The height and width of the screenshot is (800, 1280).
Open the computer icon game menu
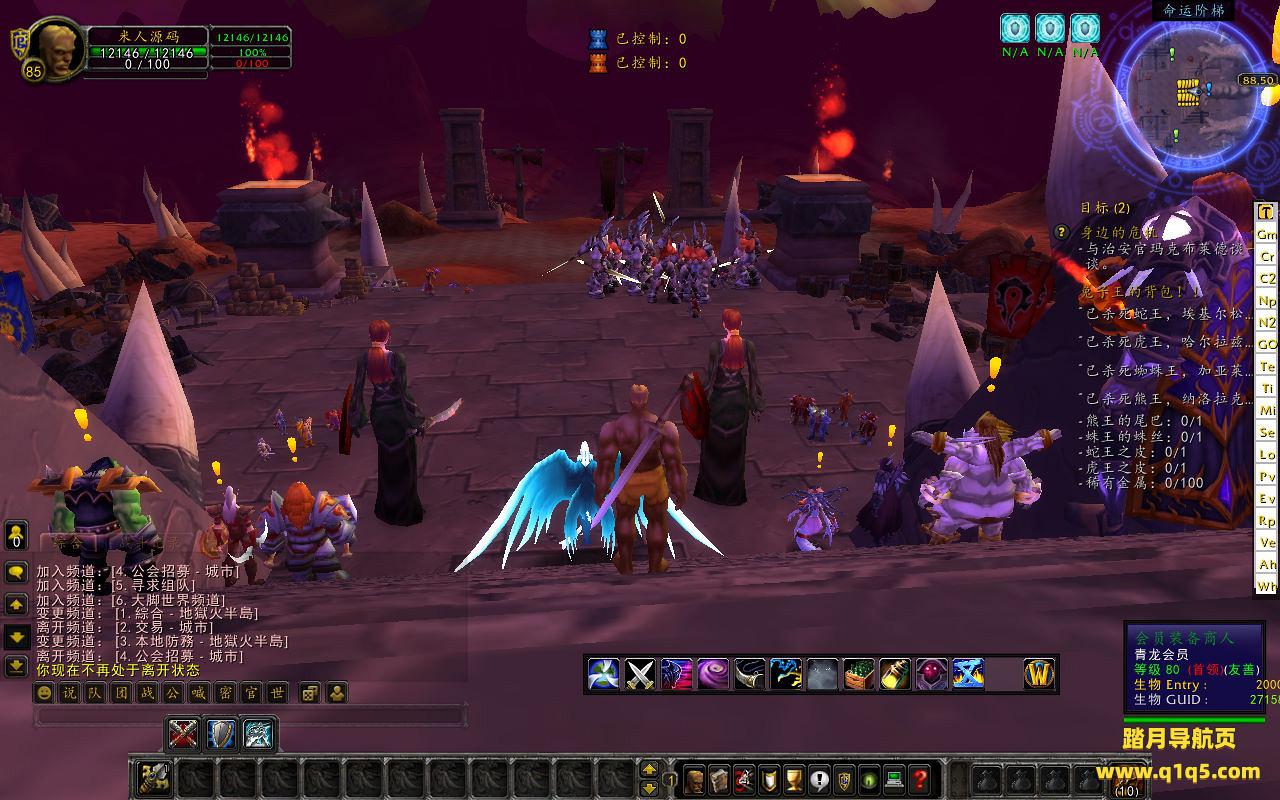click(x=895, y=779)
